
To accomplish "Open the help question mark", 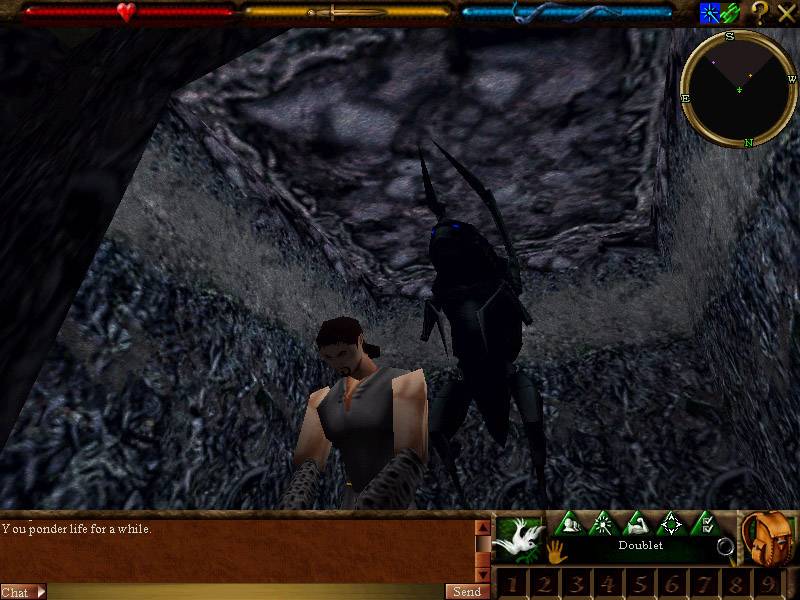I will coord(760,13).
